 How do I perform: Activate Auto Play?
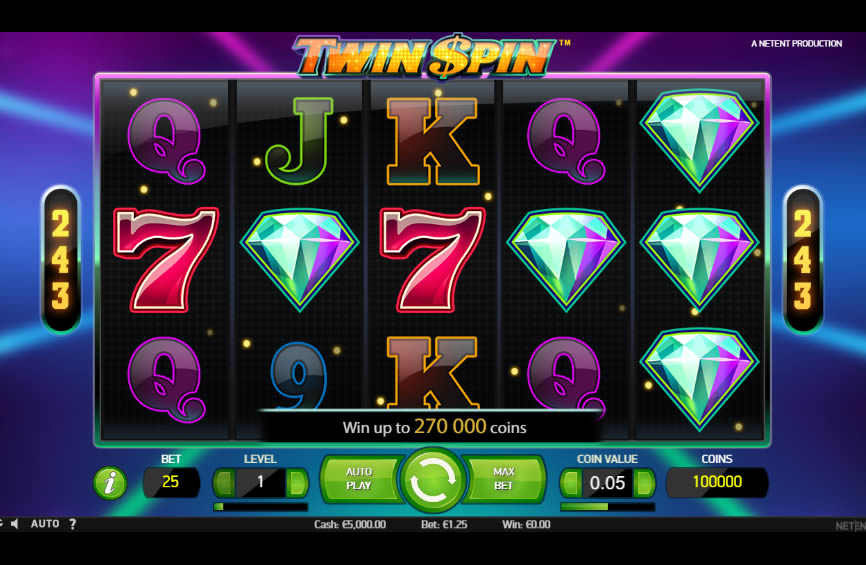click(358, 479)
